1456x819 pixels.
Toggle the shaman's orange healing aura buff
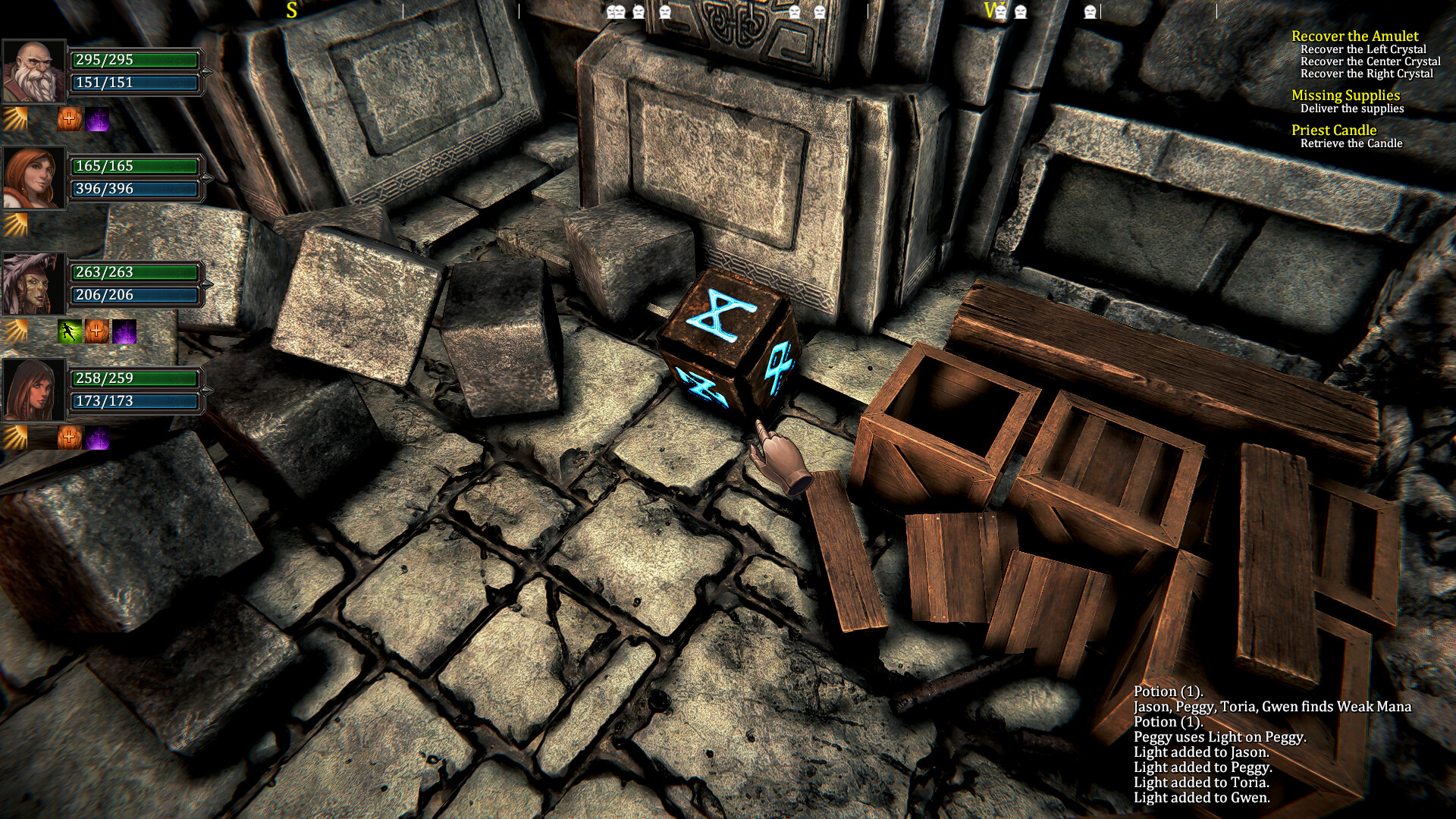coord(96,331)
